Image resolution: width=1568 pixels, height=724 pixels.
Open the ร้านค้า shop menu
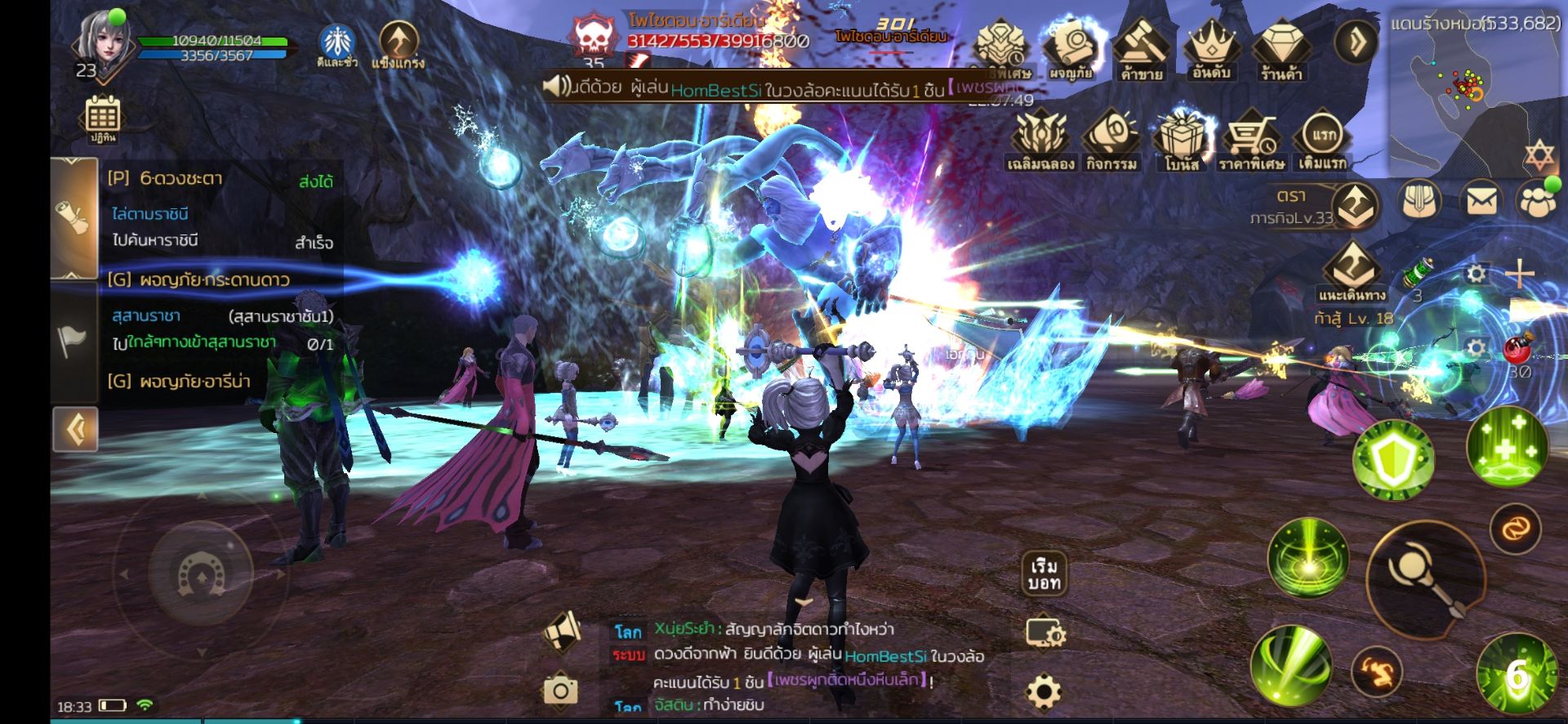[1280, 49]
